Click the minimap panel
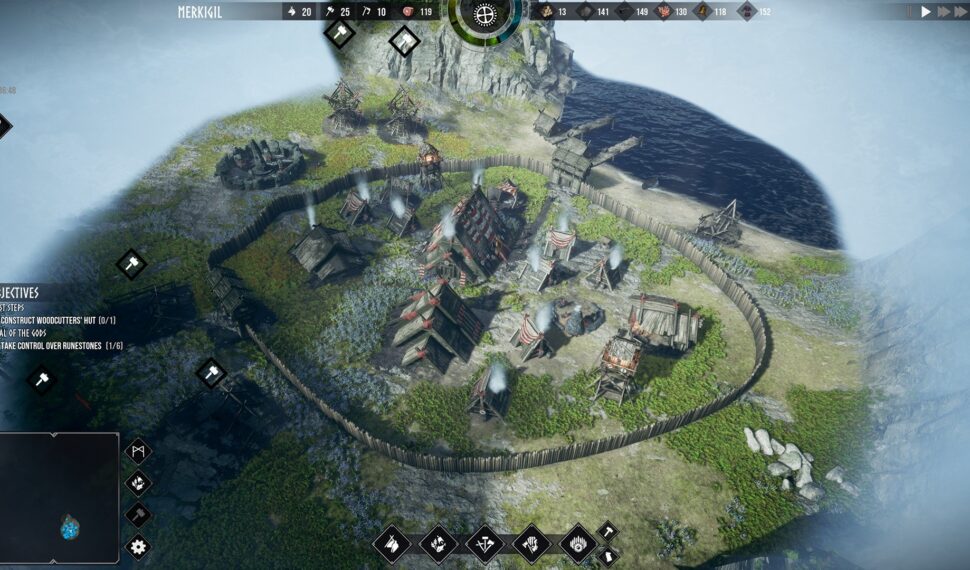This screenshot has width=970, height=570. tap(59, 497)
